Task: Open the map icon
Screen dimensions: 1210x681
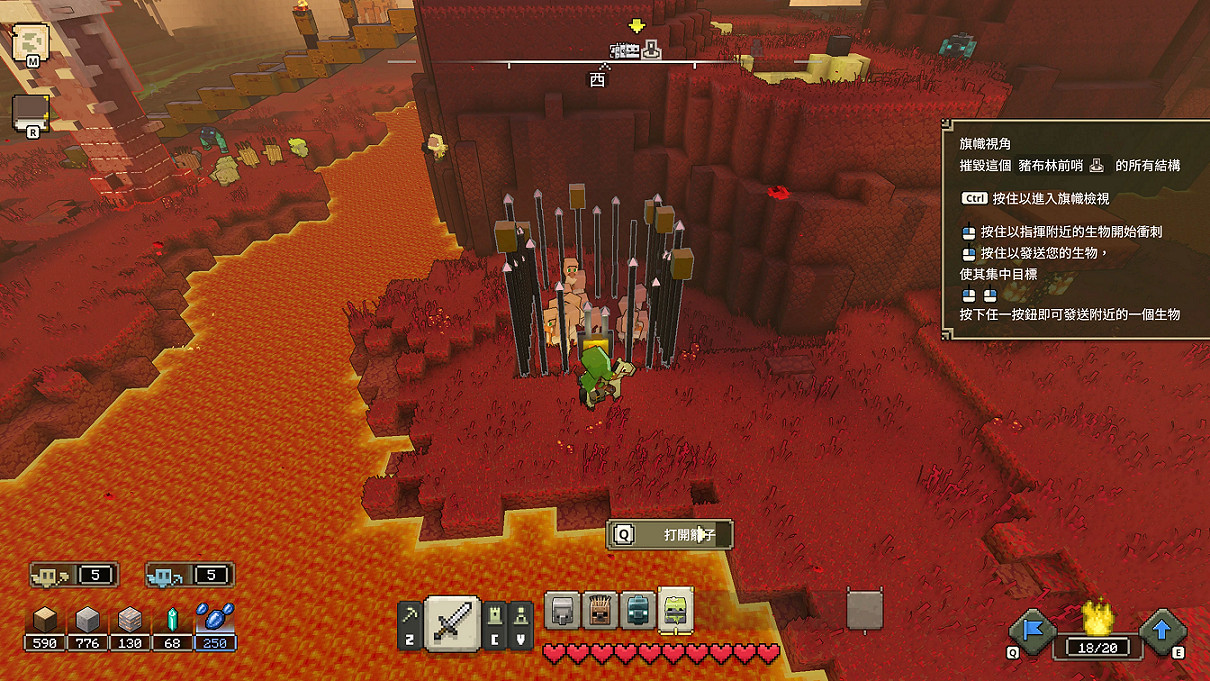Action: point(31,43)
